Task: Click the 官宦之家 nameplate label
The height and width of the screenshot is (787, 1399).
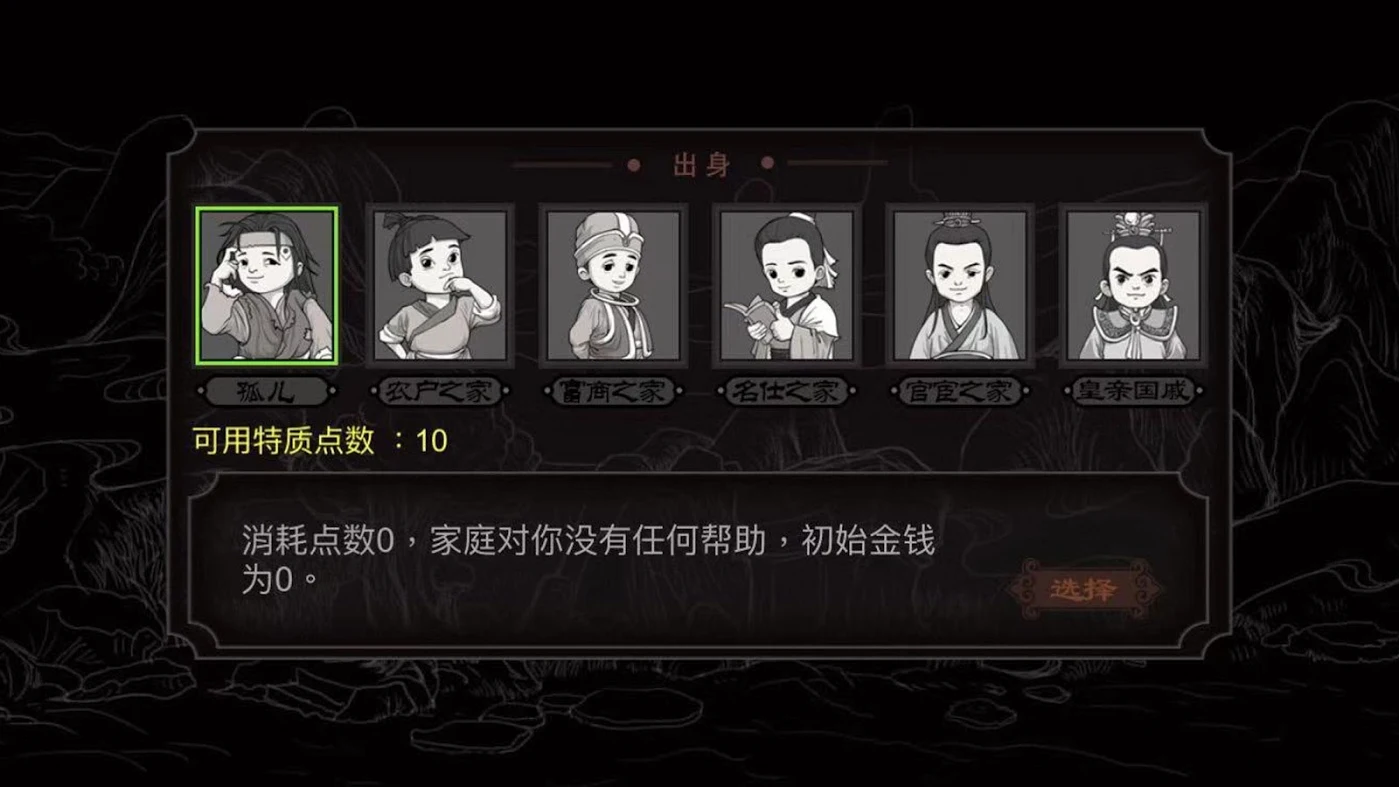Action: pos(959,392)
